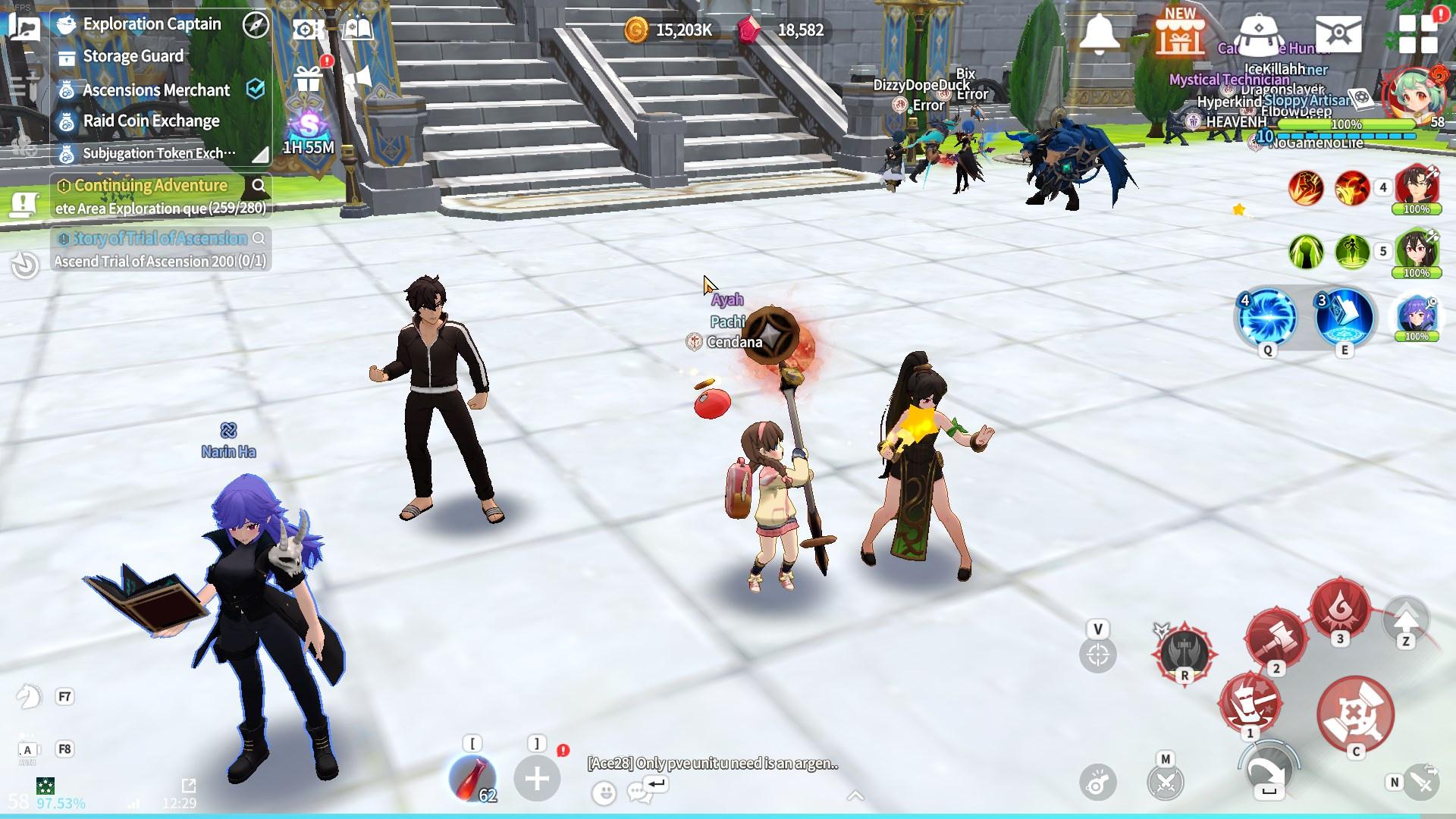1456x819 pixels.
Task: Activate the blue vortex Q skill
Action: (x=1267, y=317)
